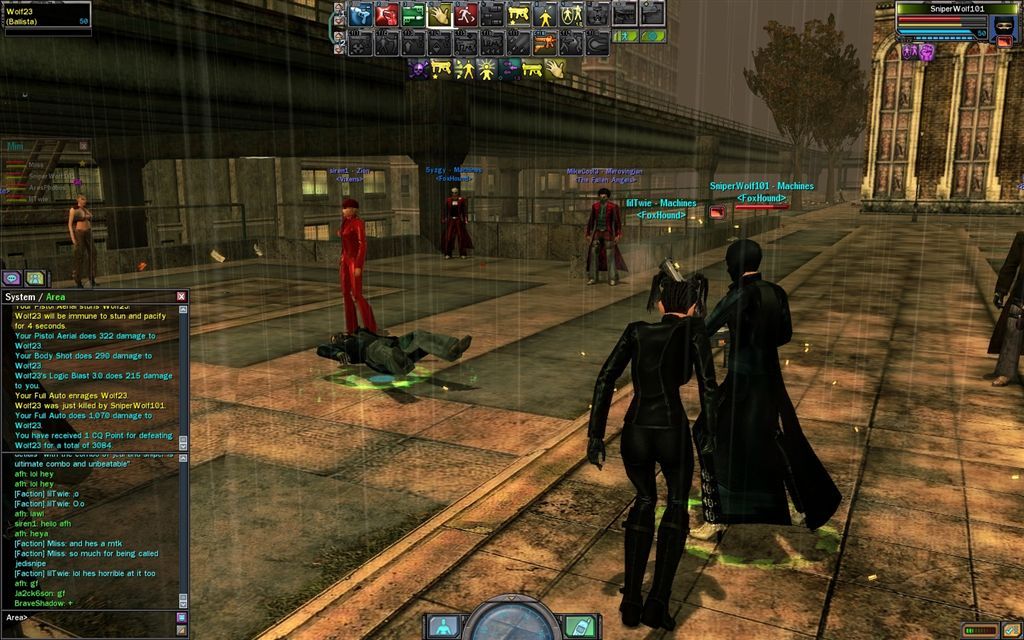Click the purple skull buff icon

pos(417,69)
